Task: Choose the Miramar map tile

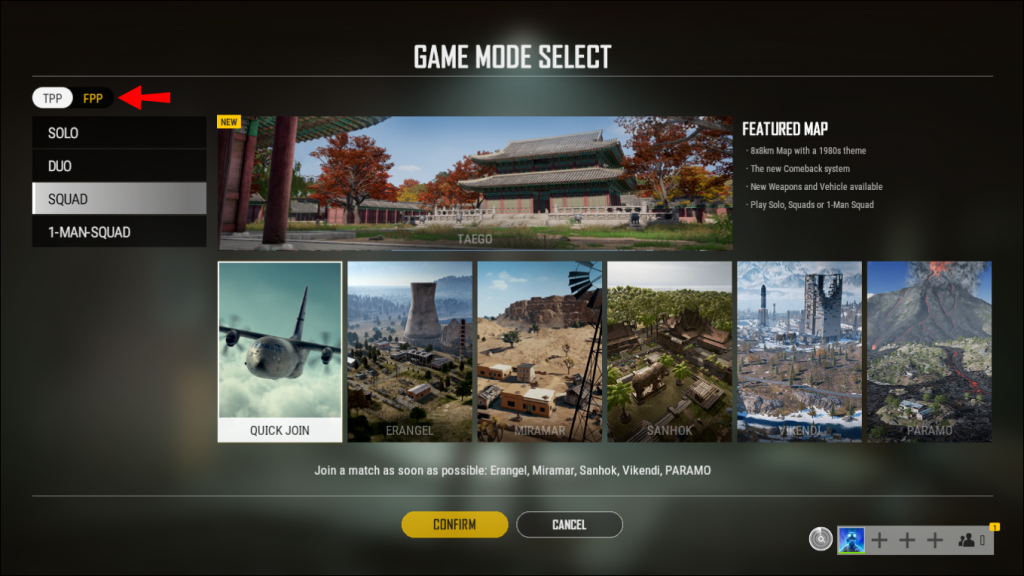Action: pos(540,351)
